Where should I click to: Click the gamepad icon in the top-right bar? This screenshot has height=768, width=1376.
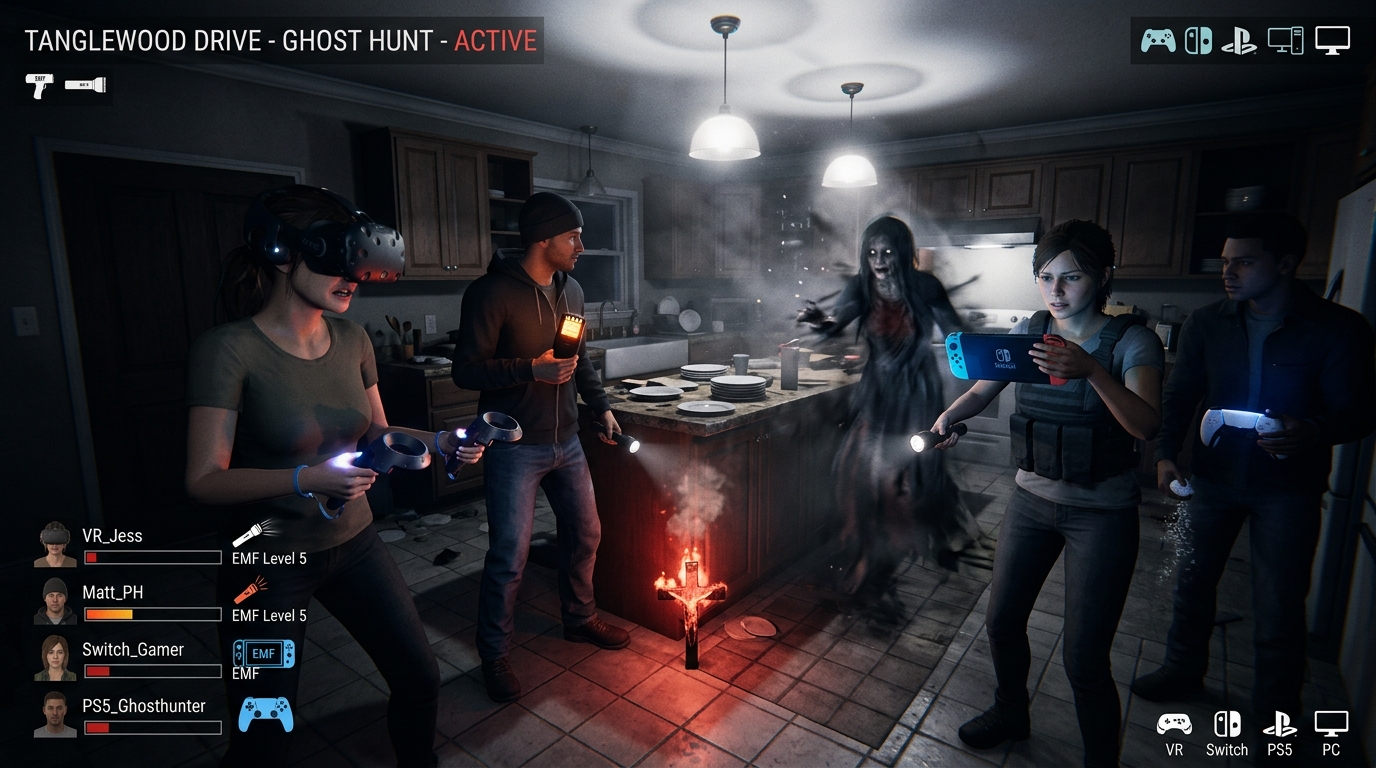pos(1157,41)
